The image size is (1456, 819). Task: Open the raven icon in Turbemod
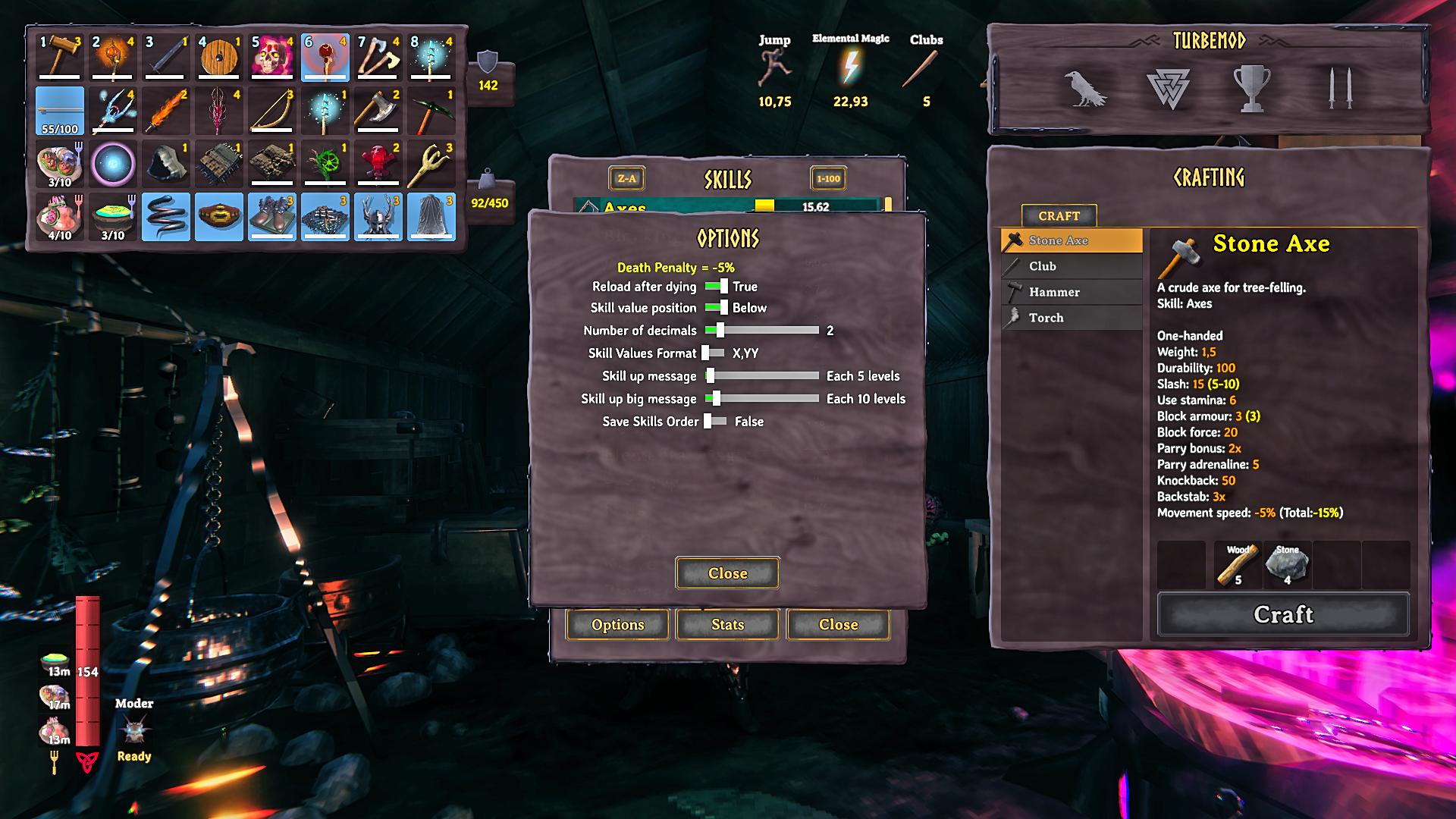1085,89
